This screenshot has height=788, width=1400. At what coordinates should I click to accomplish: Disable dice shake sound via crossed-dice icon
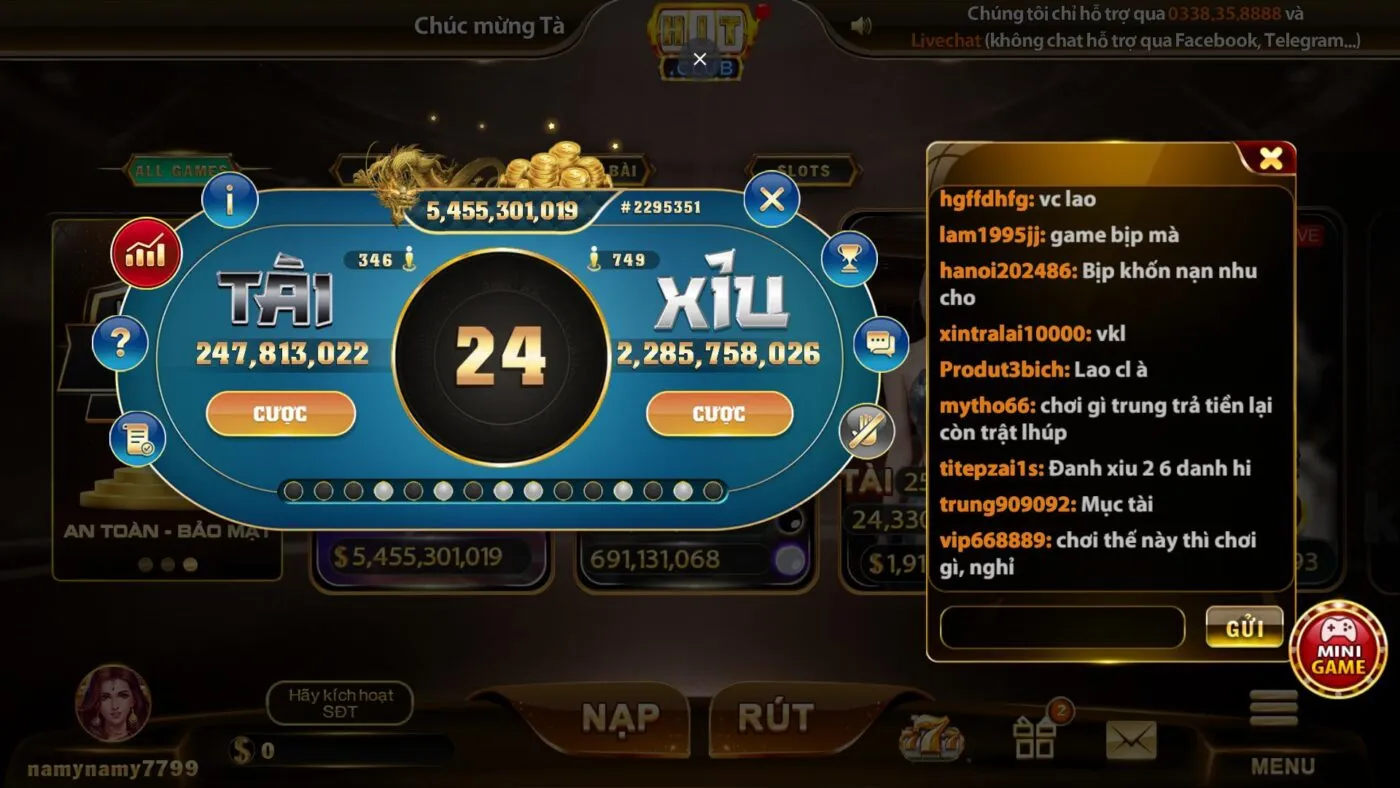868,432
